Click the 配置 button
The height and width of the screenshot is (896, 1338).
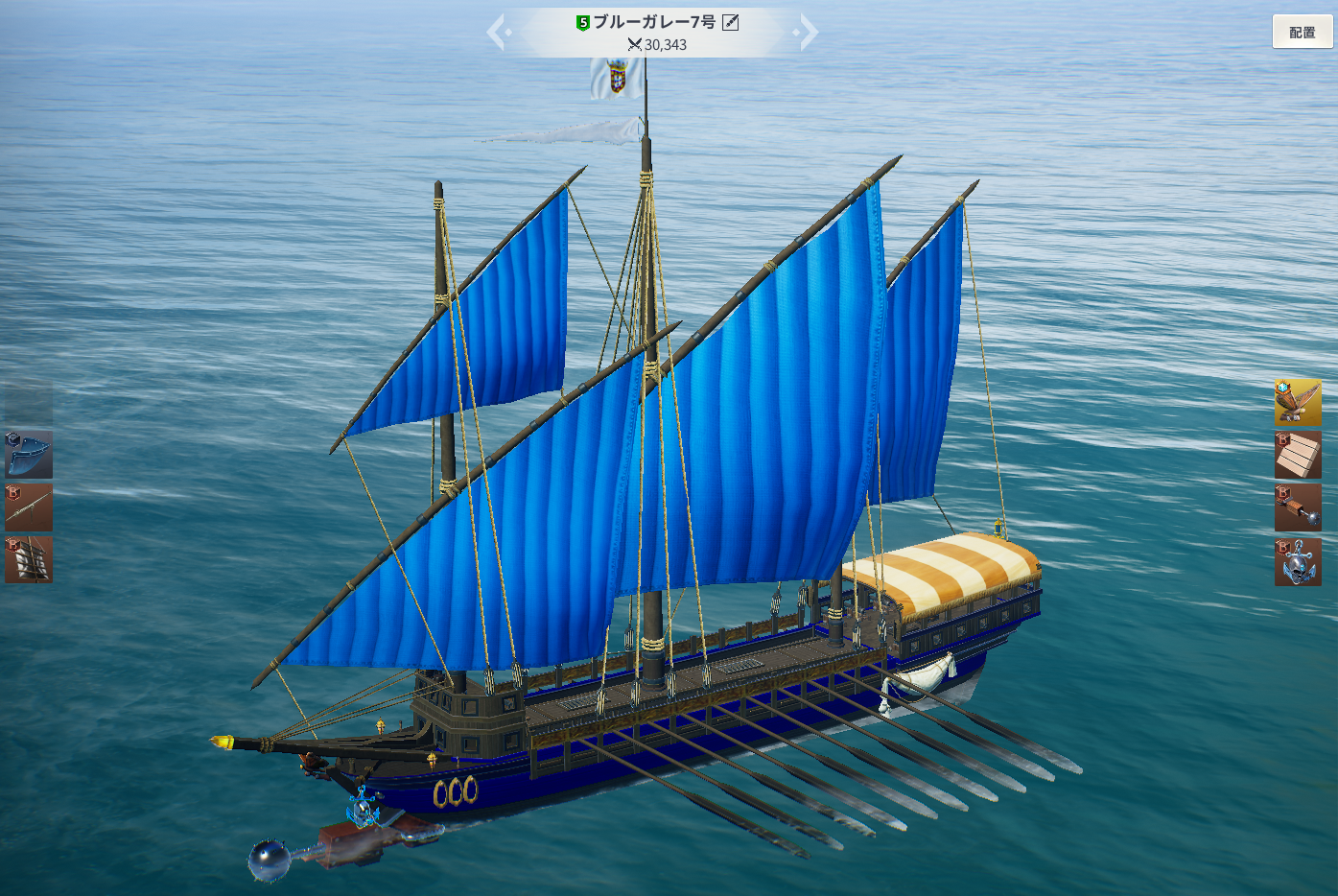click(1302, 32)
